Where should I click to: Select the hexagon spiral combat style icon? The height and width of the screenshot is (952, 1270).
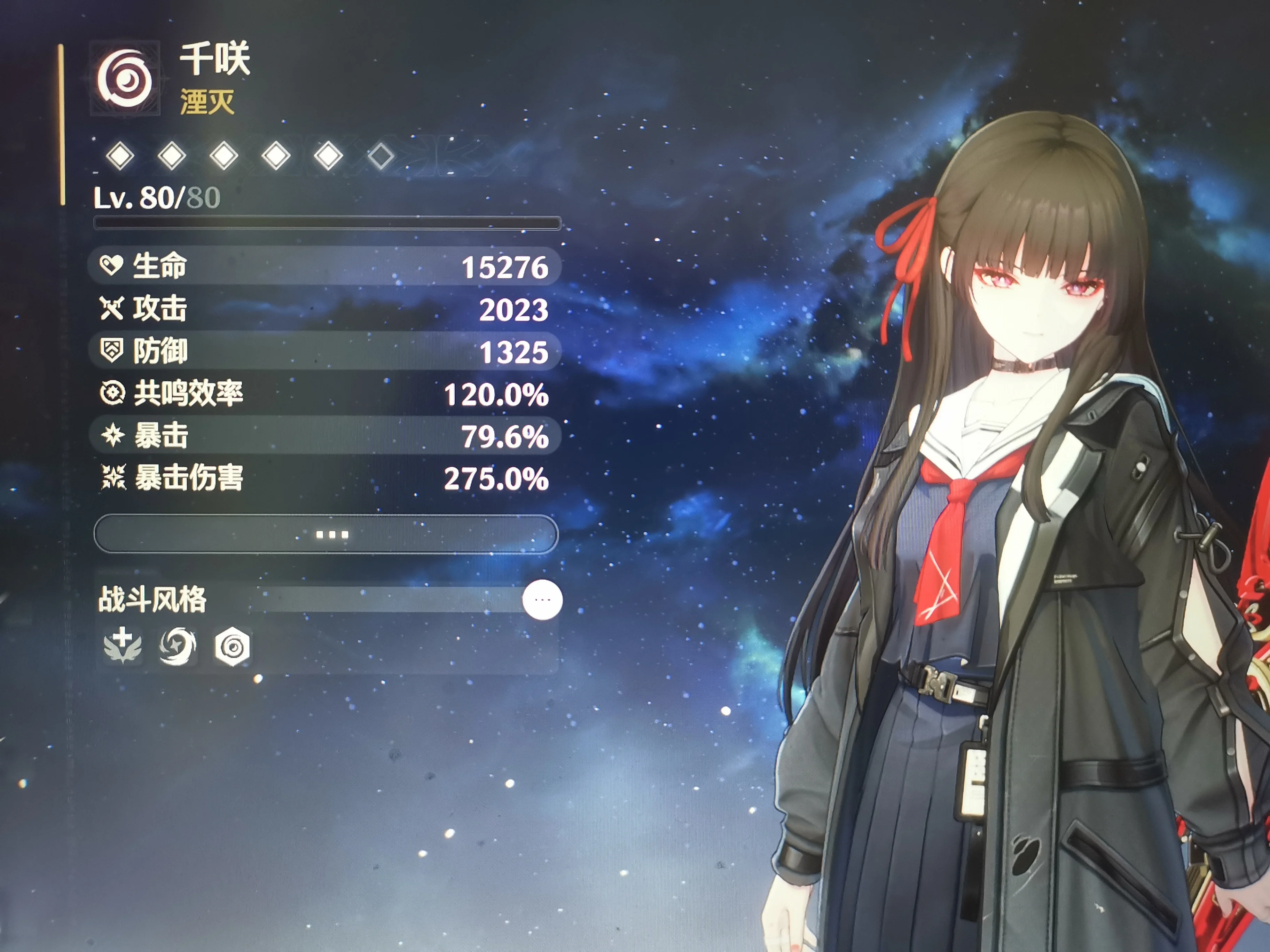point(232,647)
